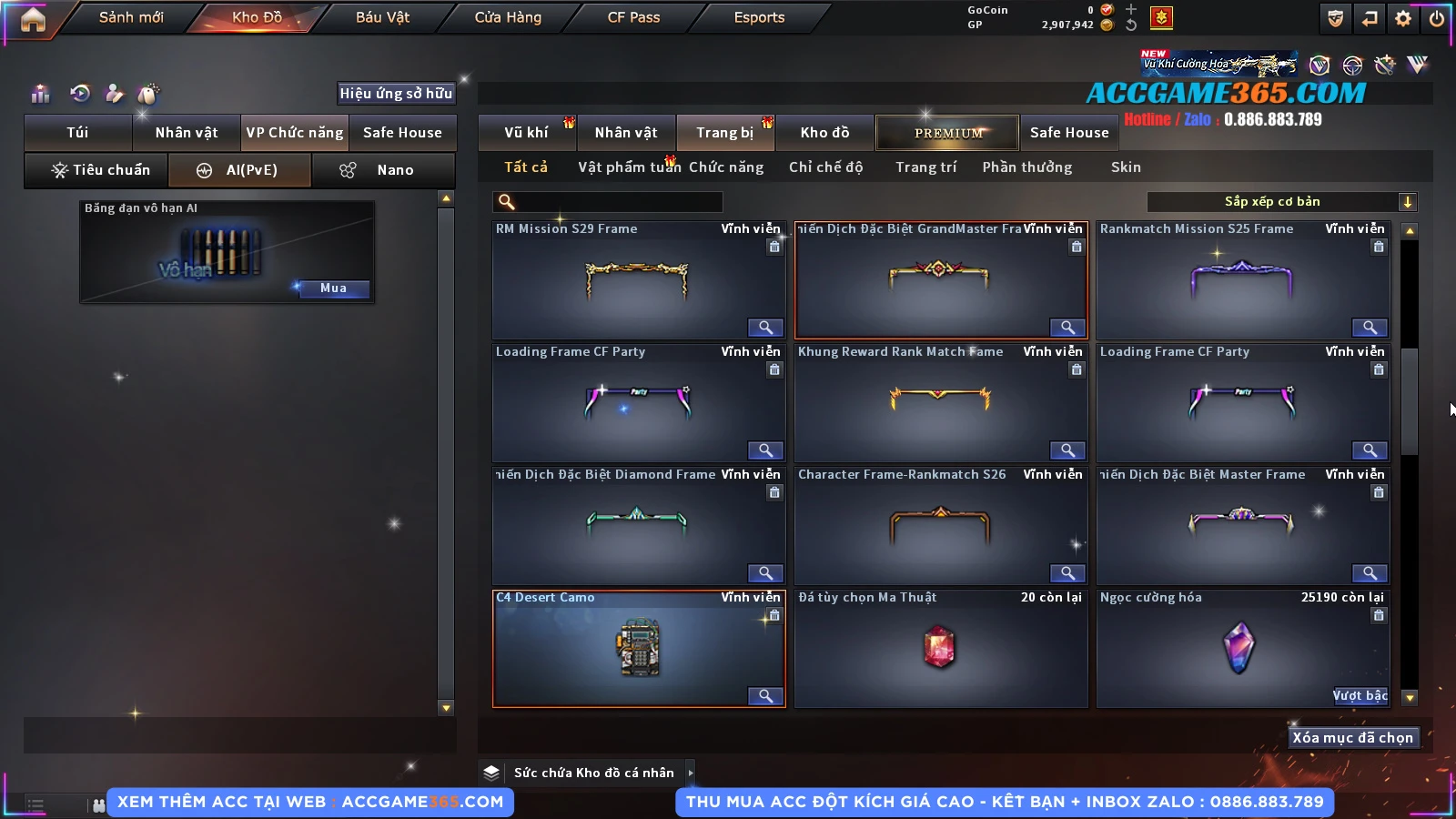
Task: Click Xóa mục đã chọn button
Action: click(x=1352, y=738)
